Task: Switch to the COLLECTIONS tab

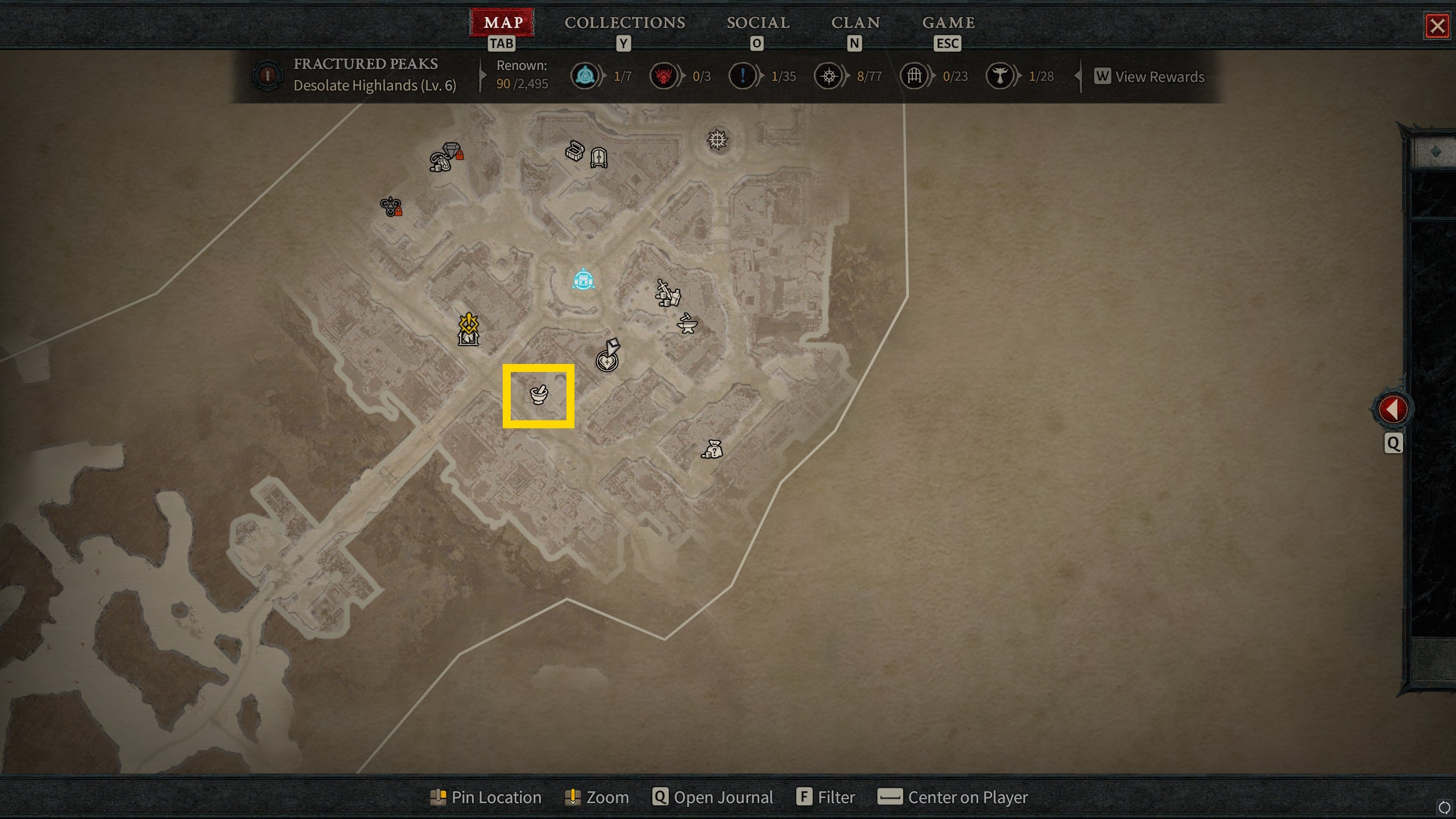Action: [624, 23]
